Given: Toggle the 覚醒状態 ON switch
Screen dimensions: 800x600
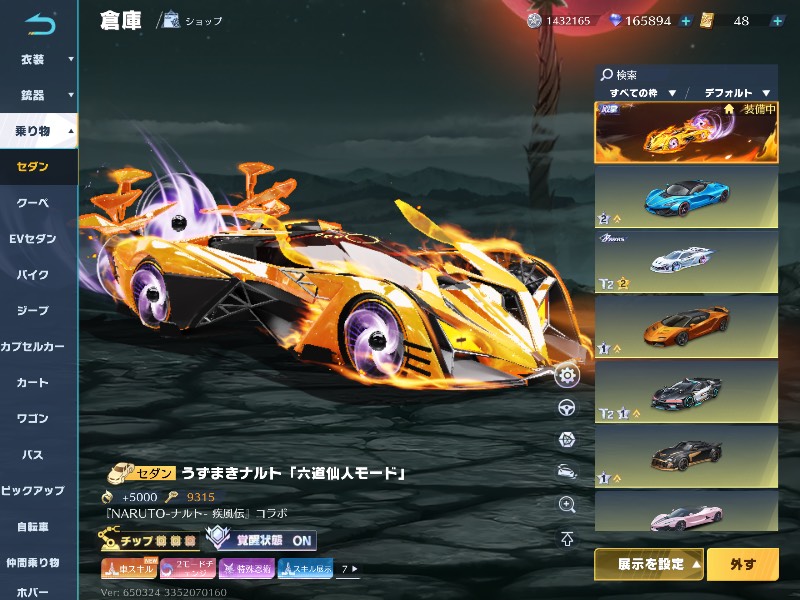Looking at the screenshot, I should pos(260,540).
